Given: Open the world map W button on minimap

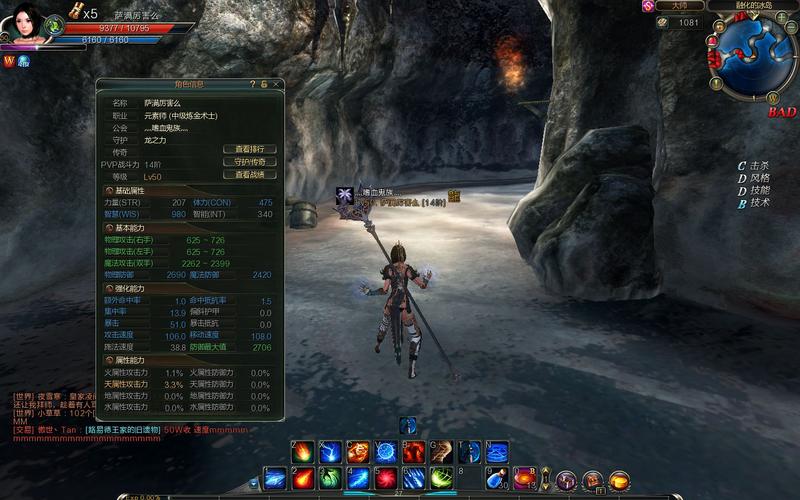Looking at the screenshot, I should click(773, 98).
